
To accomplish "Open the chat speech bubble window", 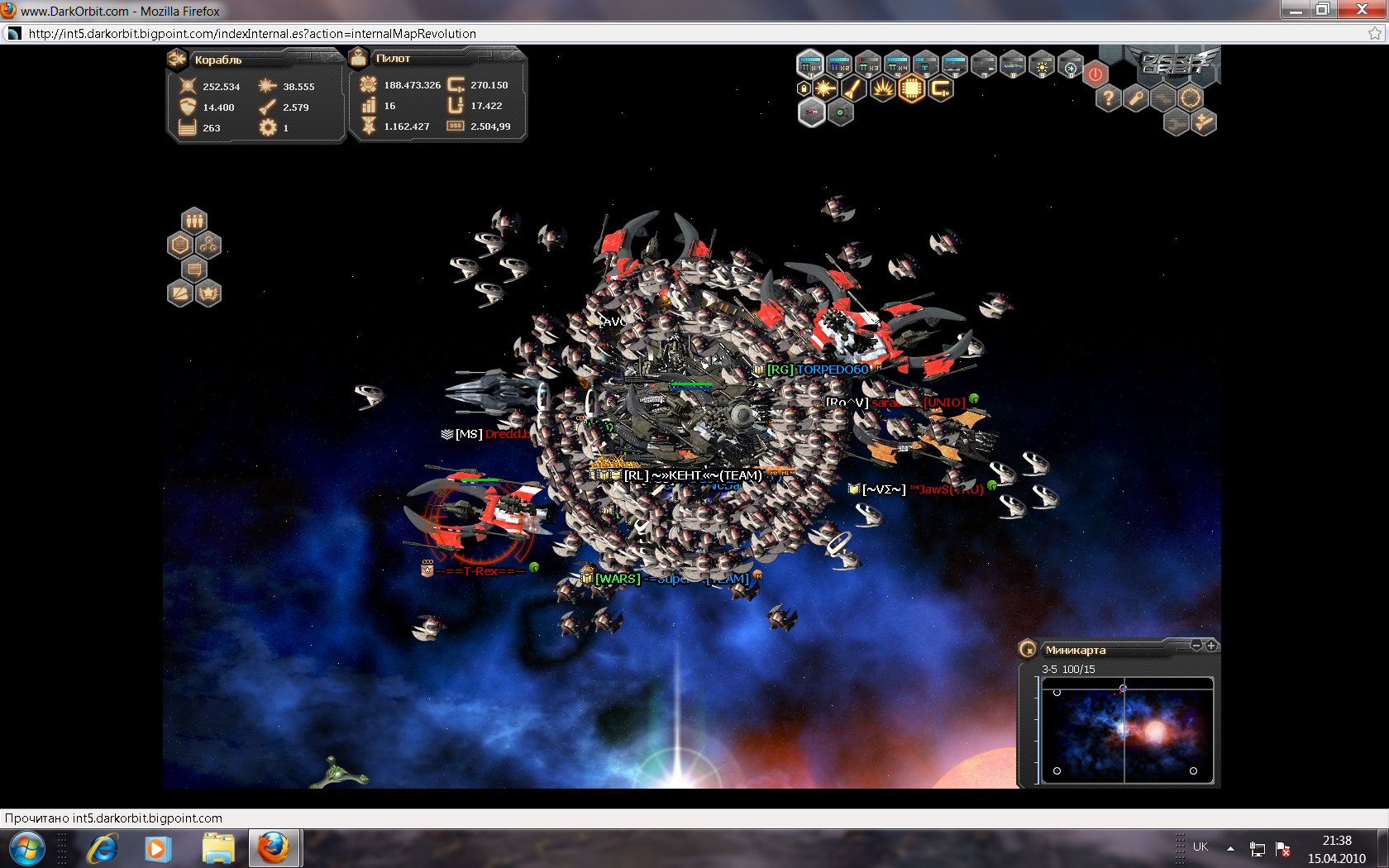I will coord(194,269).
